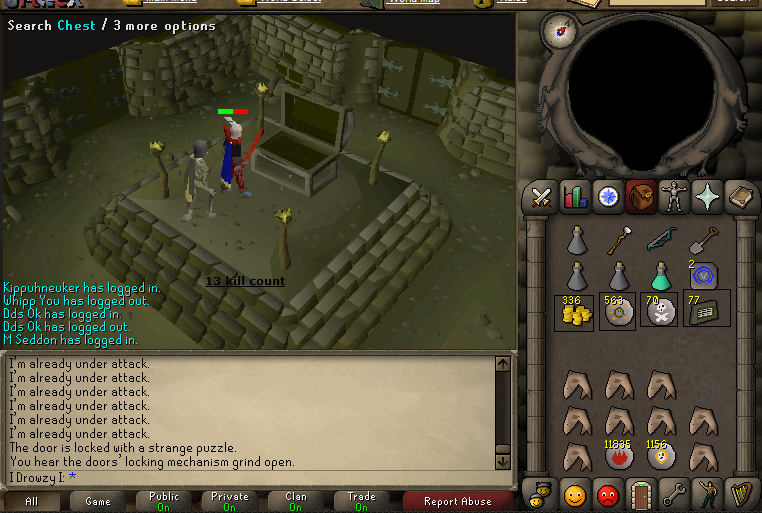Switch chat filter to Game
Viewport: 762px width, 513px height.
(x=98, y=501)
